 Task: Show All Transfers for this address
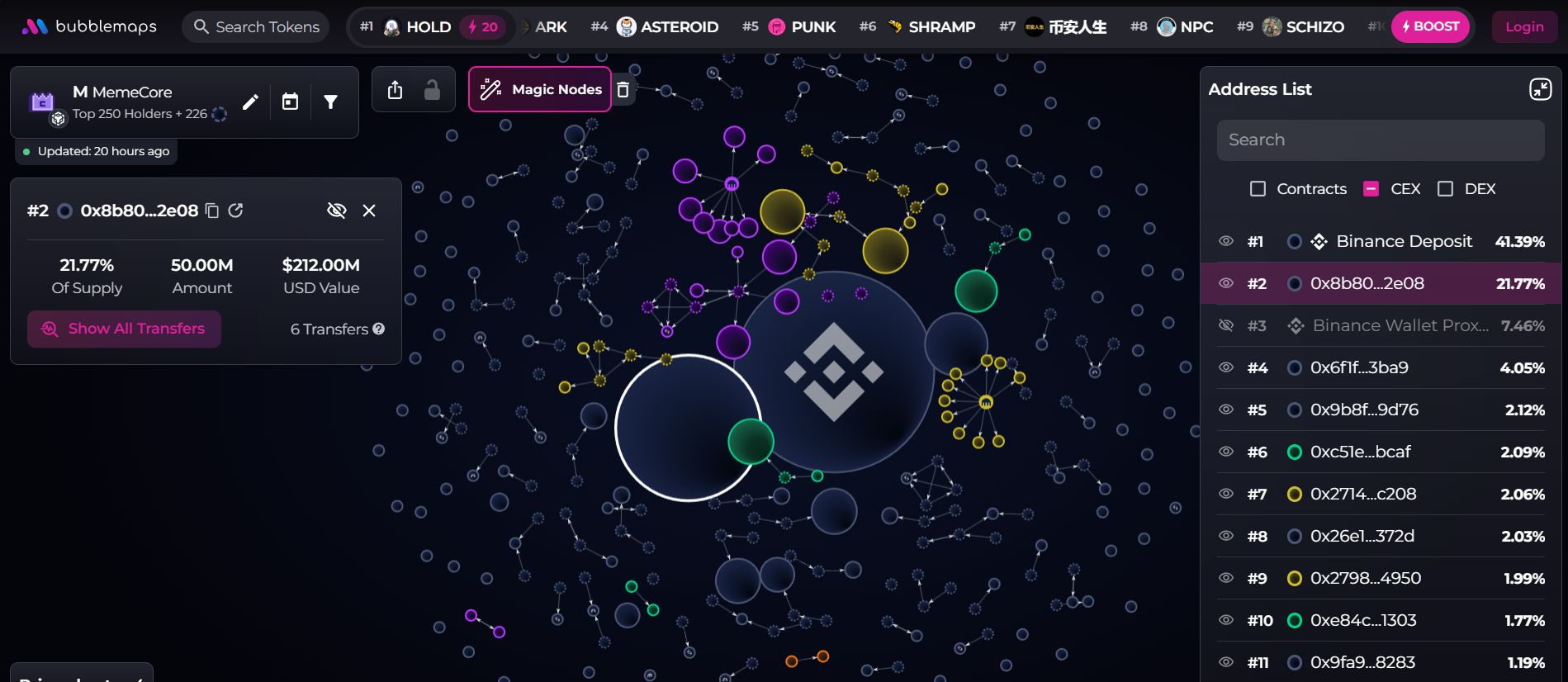pyautogui.click(x=124, y=329)
